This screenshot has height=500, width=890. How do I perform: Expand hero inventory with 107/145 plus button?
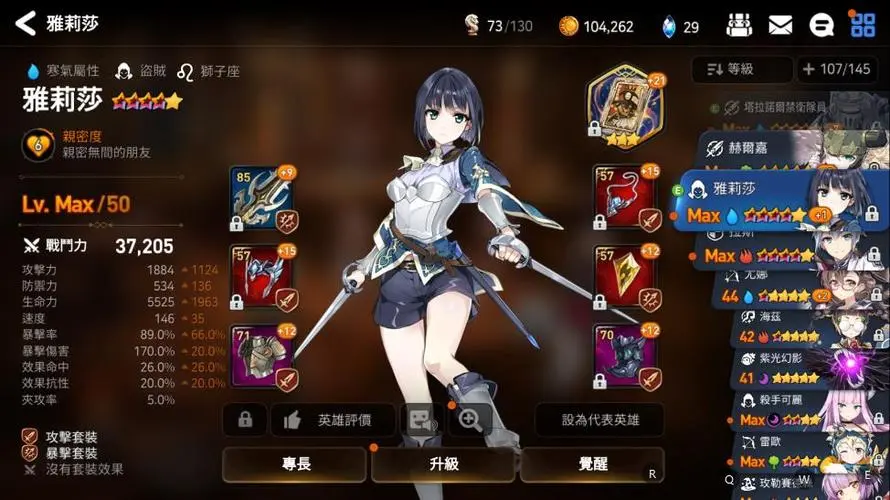(836, 69)
